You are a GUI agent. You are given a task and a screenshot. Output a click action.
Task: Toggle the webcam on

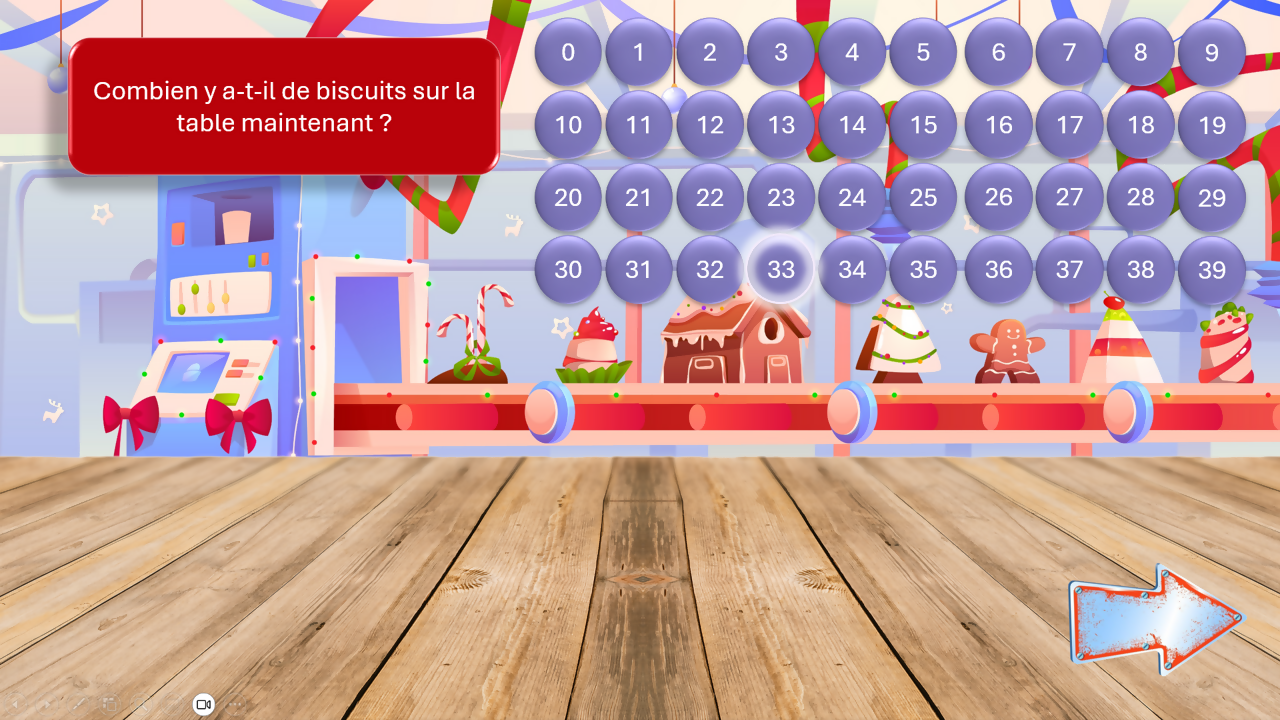click(x=204, y=704)
